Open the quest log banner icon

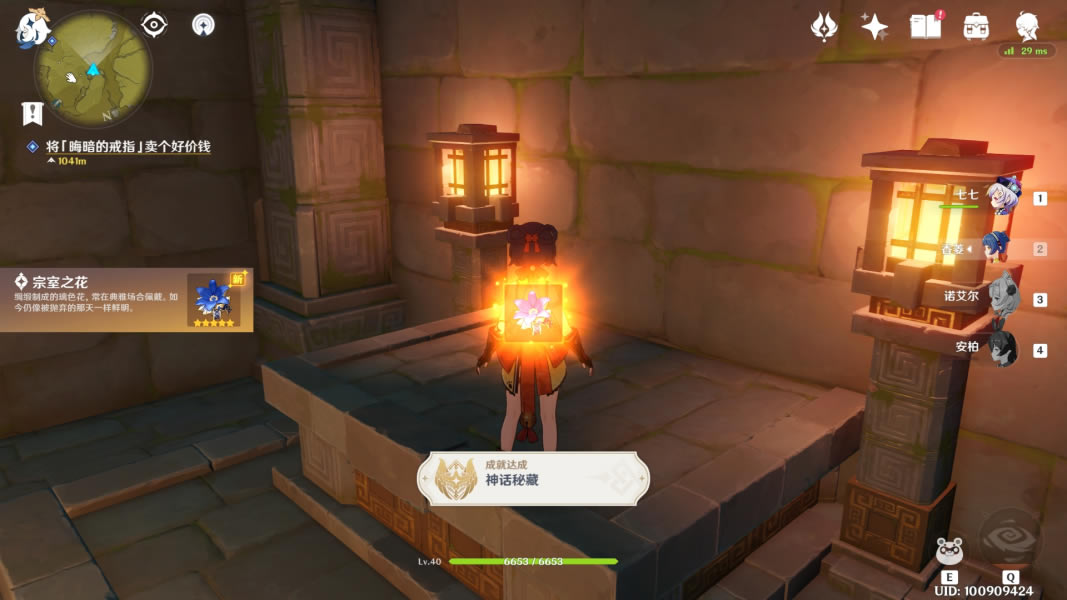point(32,113)
